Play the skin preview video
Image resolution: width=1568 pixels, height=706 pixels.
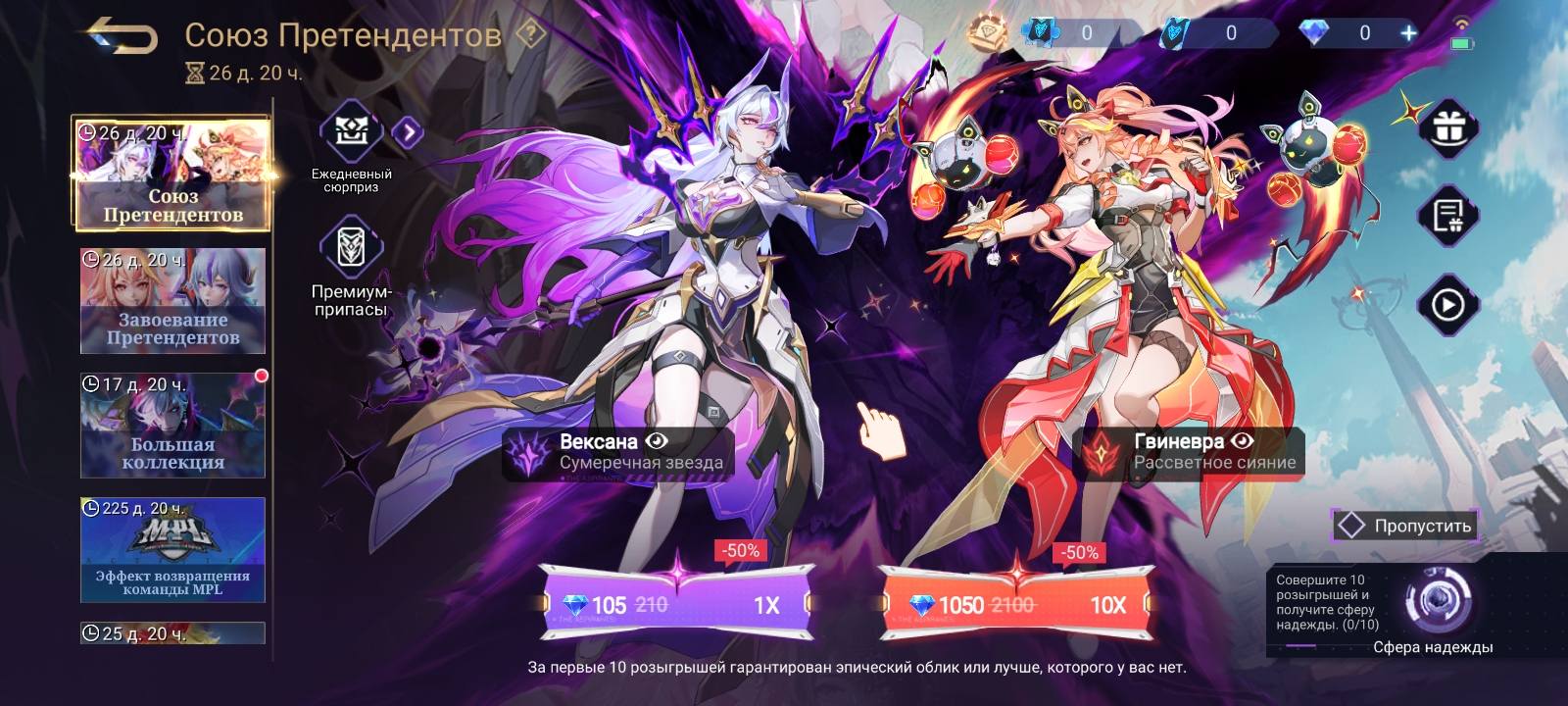pyautogui.click(x=1447, y=305)
